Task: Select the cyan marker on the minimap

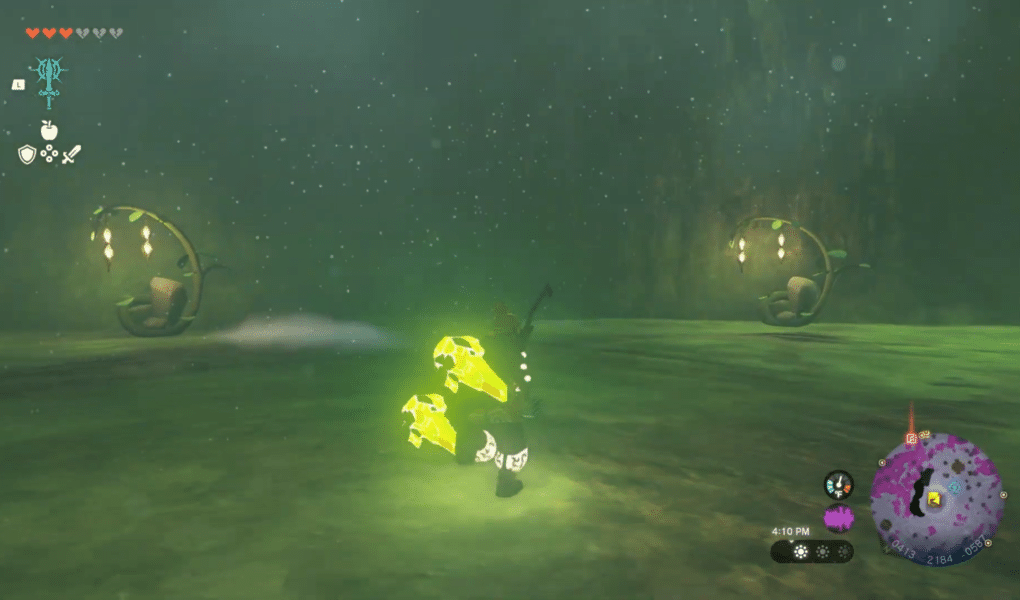Action: tap(953, 487)
